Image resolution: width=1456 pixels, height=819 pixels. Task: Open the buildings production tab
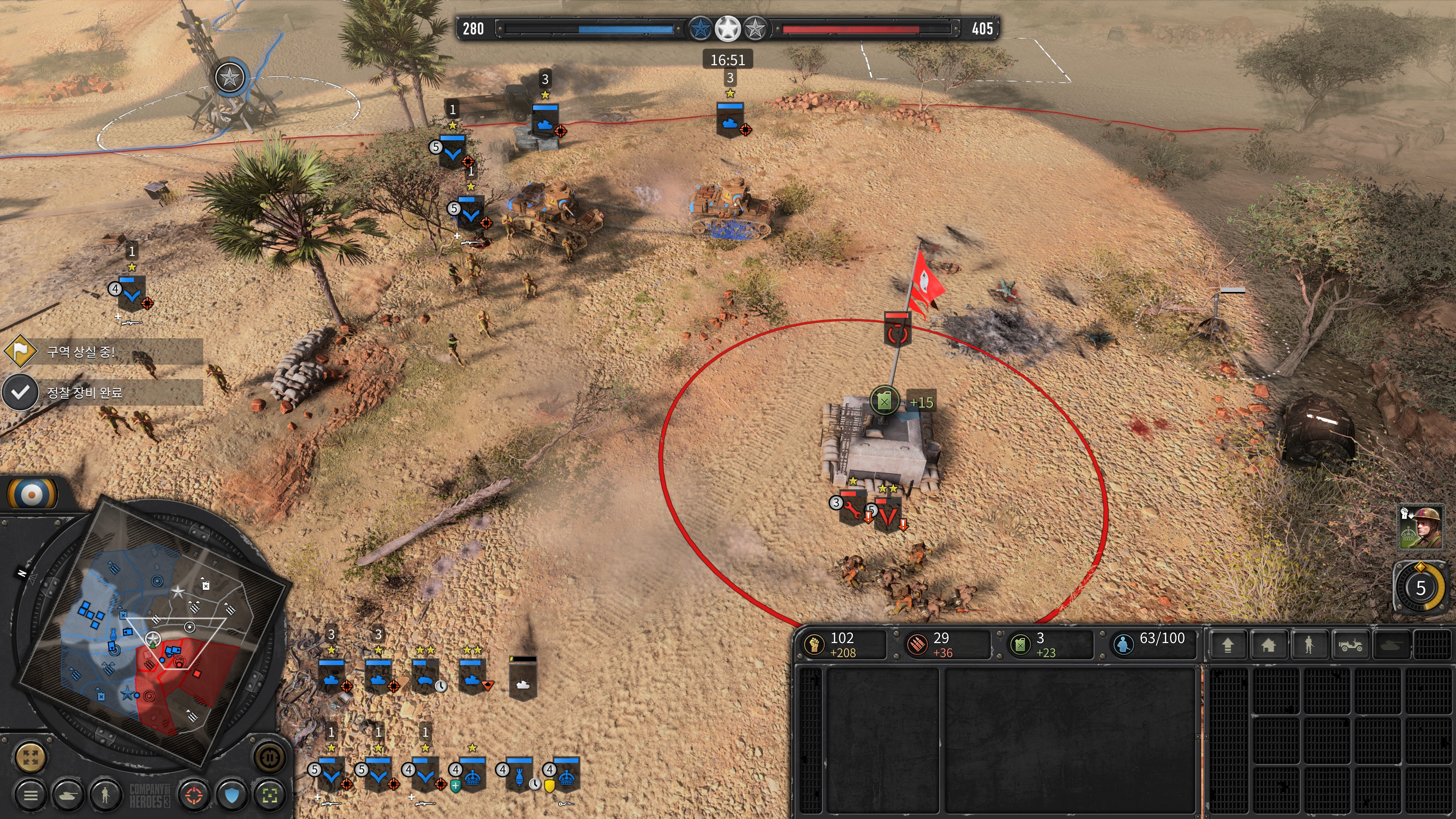pyautogui.click(x=1268, y=645)
